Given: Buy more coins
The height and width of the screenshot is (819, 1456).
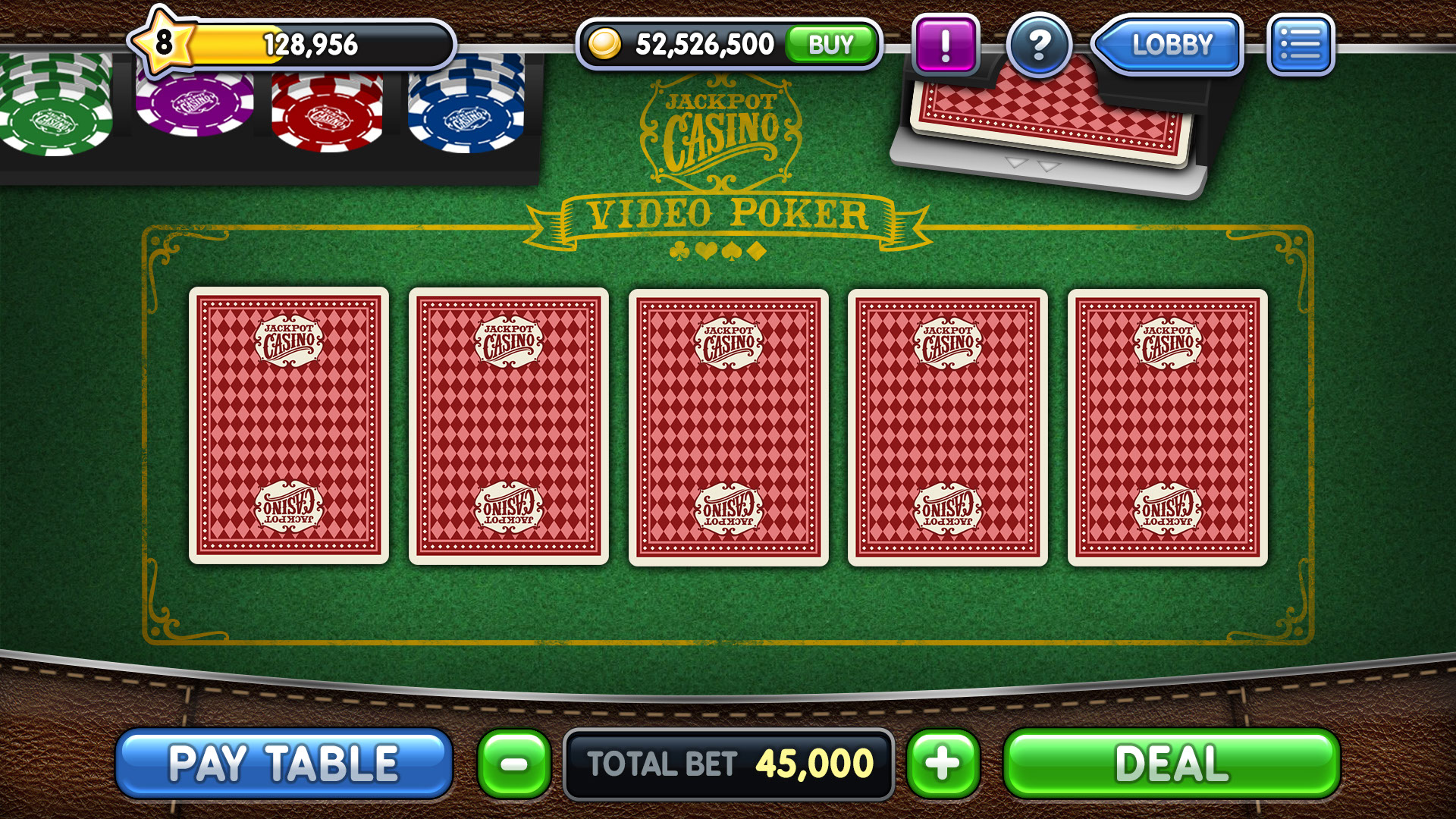Looking at the screenshot, I should coord(831,45).
